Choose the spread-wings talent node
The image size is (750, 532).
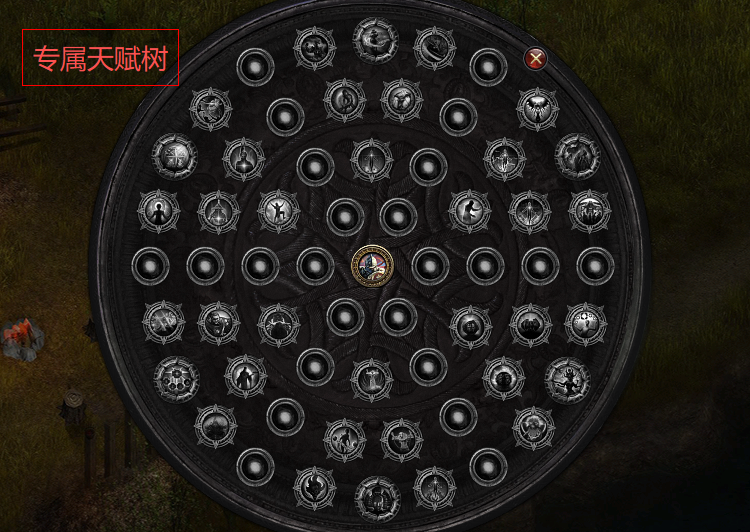[538, 109]
